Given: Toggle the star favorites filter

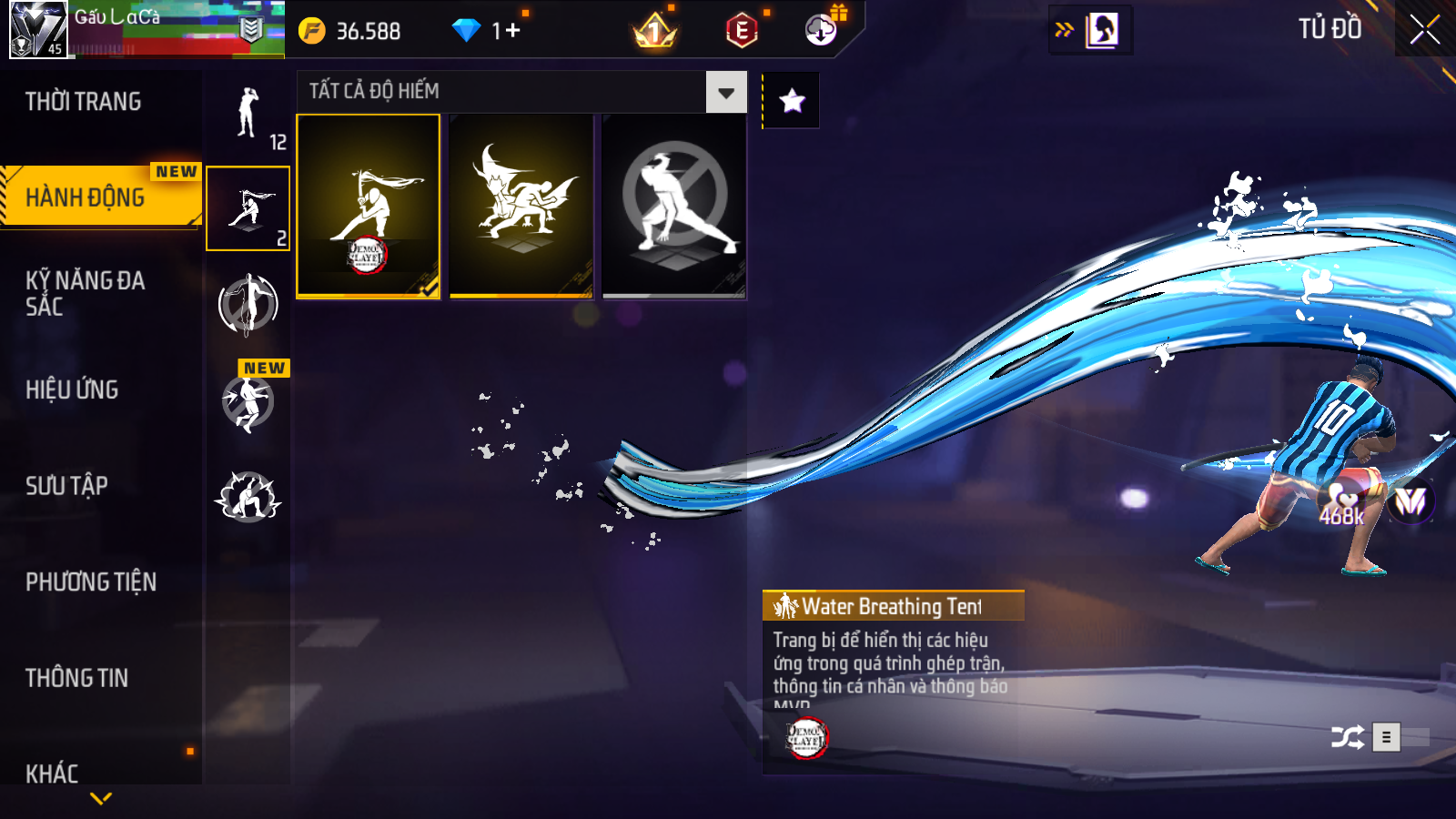Looking at the screenshot, I should click(x=792, y=100).
